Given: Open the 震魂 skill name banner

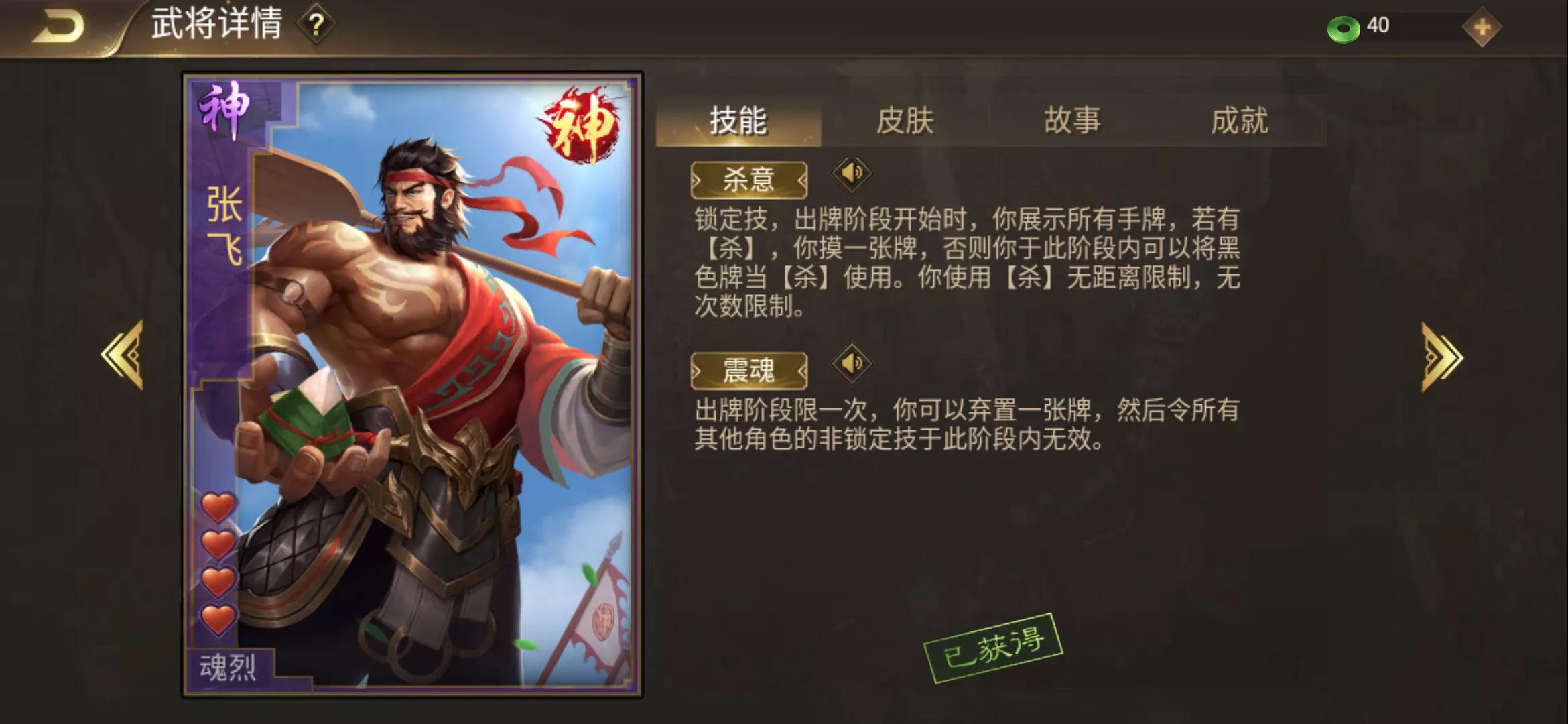Looking at the screenshot, I should (748, 371).
